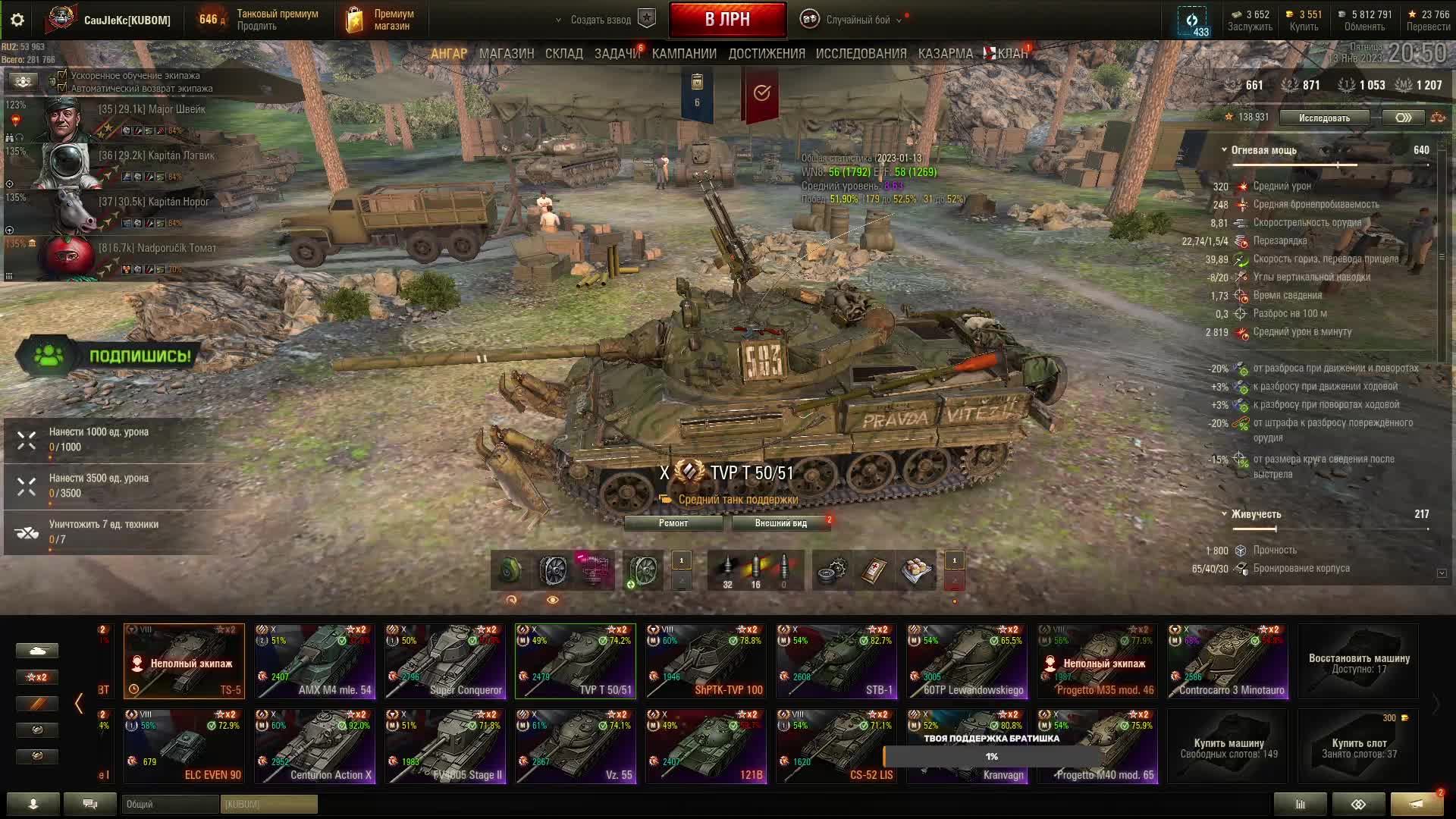The width and height of the screenshot is (1456, 819).
Task: Toggle Ускоренное обучение экипажа checkbox
Action: (62, 76)
